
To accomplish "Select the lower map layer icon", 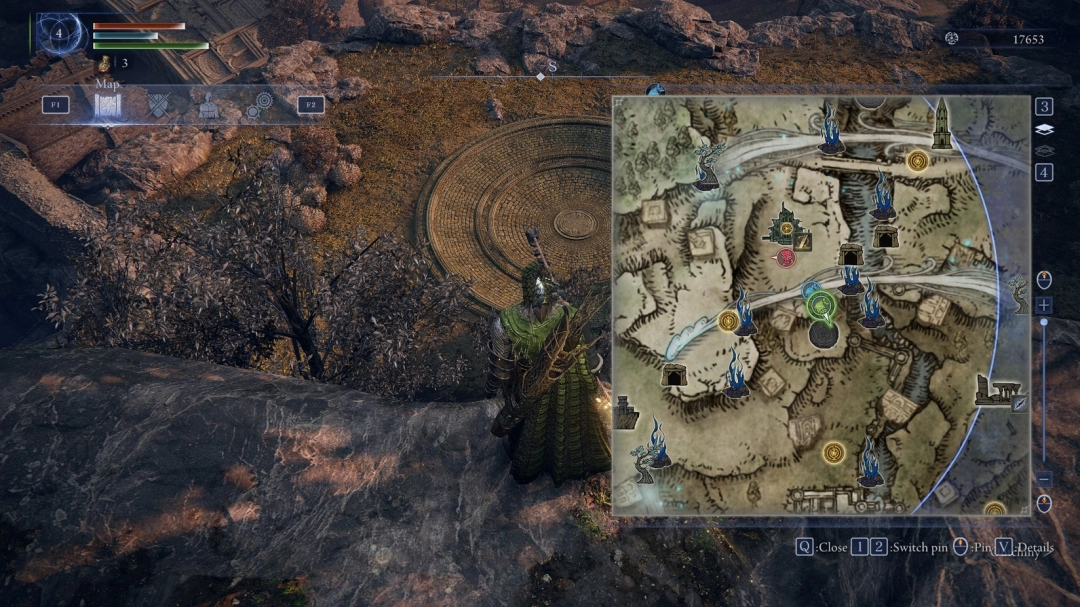I will [x=1044, y=150].
